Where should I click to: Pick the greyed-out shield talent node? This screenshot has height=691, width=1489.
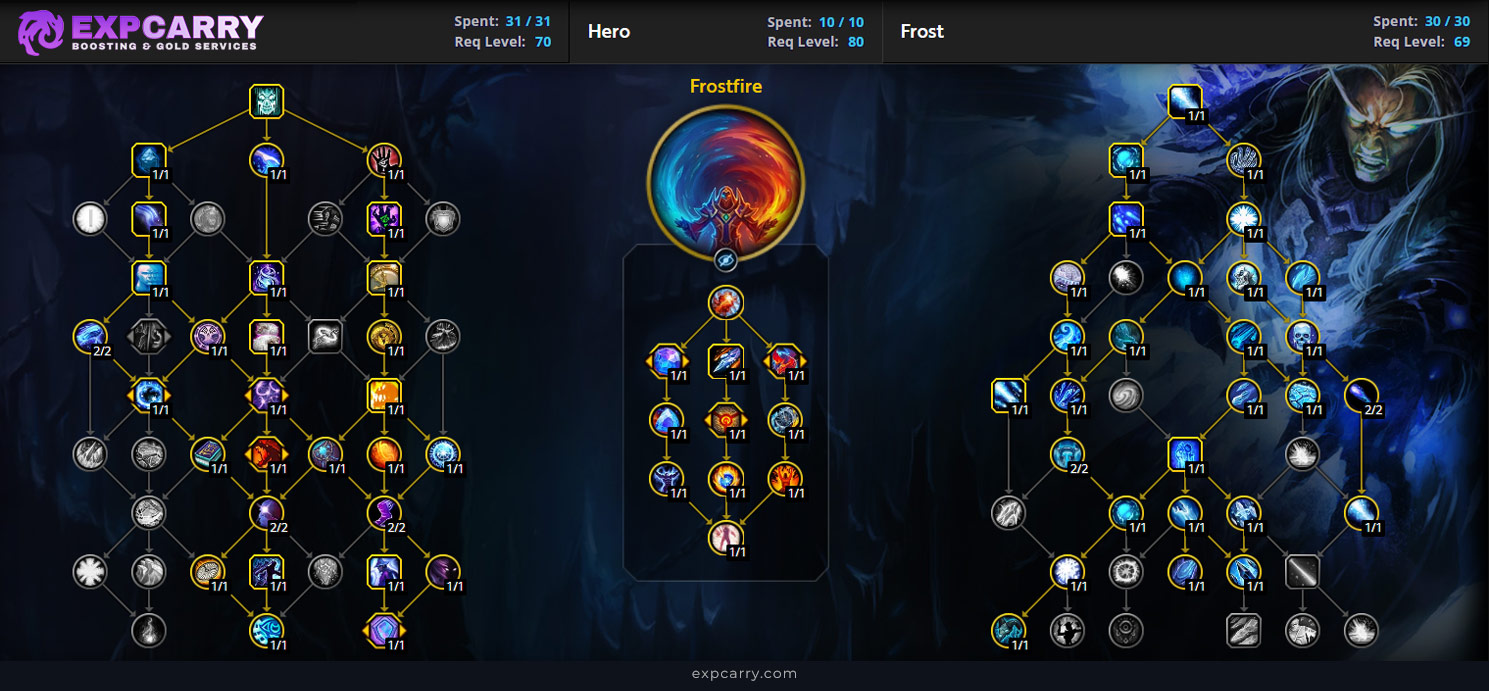coord(443,218)
